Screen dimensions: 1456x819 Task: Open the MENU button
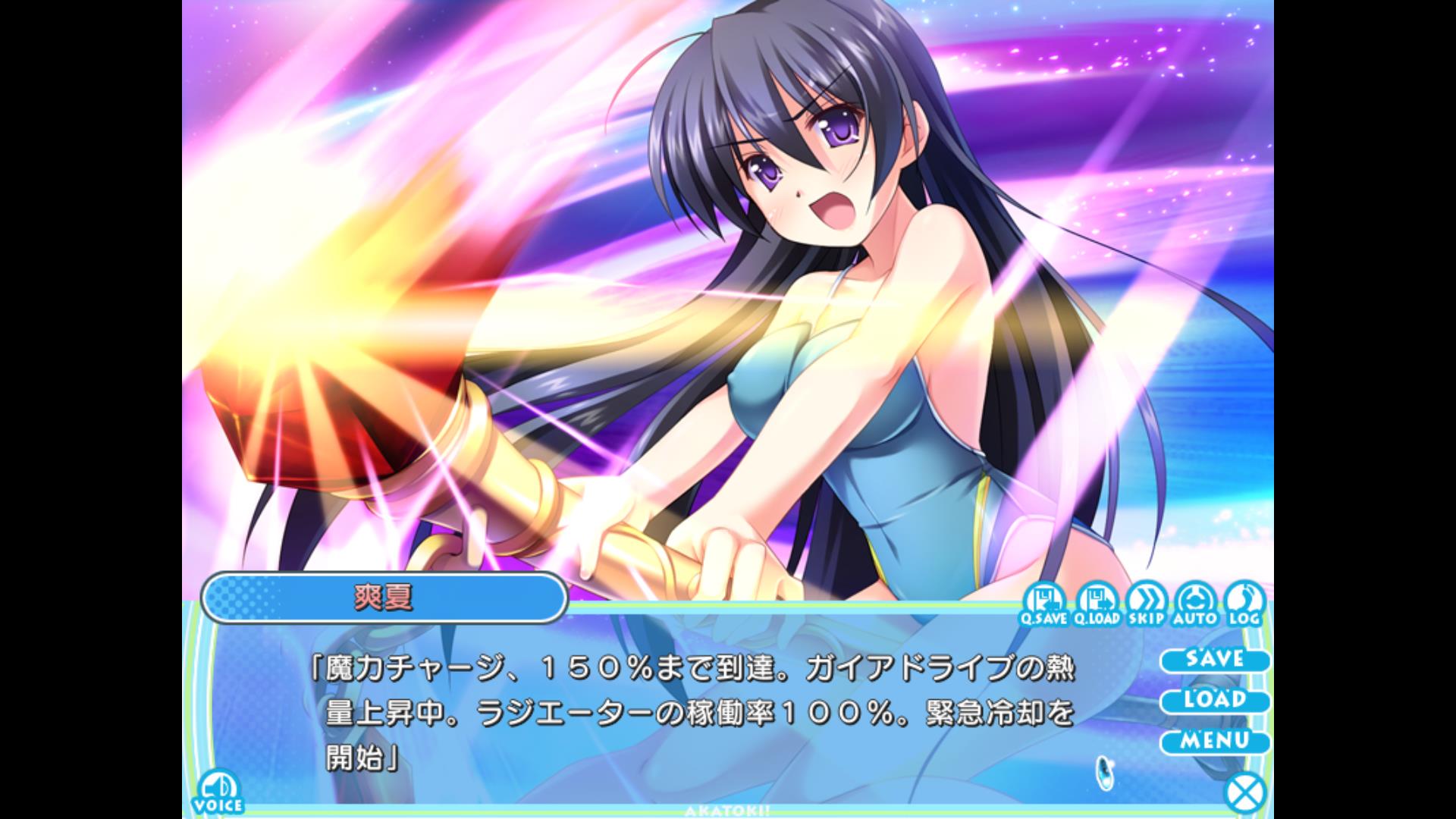[1214, 741]
